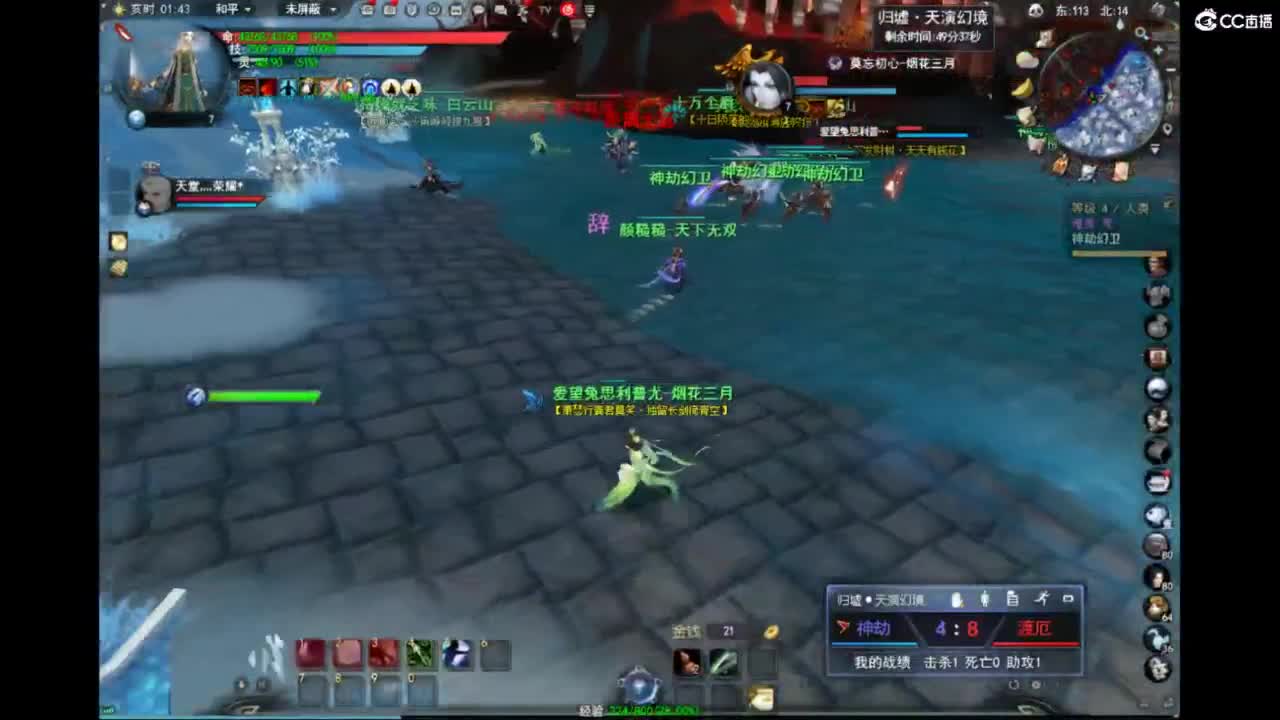Image resolution: width=1280 pixels, height=720 pixels.
Task: Toggle voice chat with the person icon on scoreboard
Action: [x=985, y=599]
